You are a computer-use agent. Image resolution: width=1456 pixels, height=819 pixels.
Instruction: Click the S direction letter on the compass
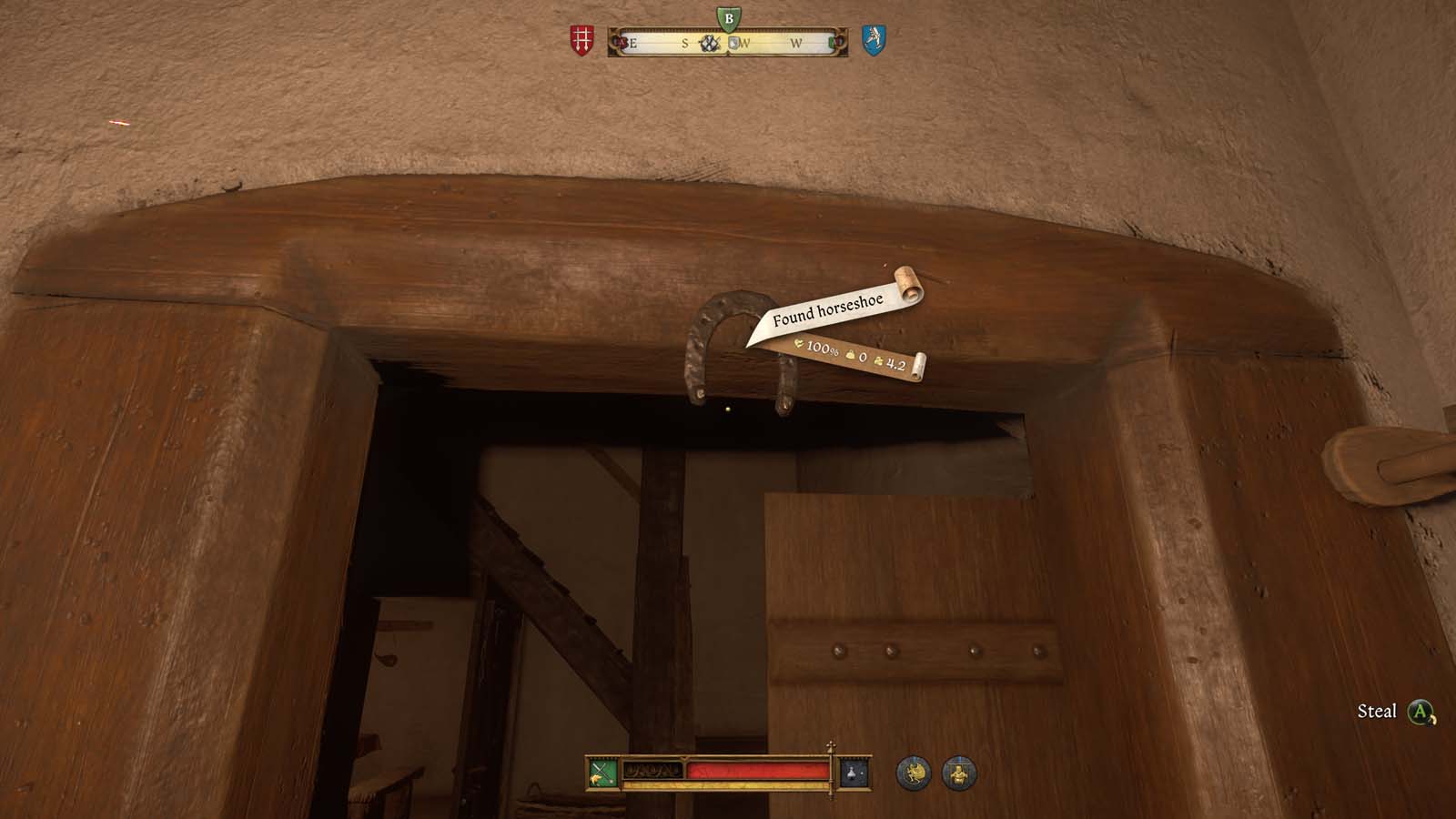pyautogui.click(x=685, y=43)
